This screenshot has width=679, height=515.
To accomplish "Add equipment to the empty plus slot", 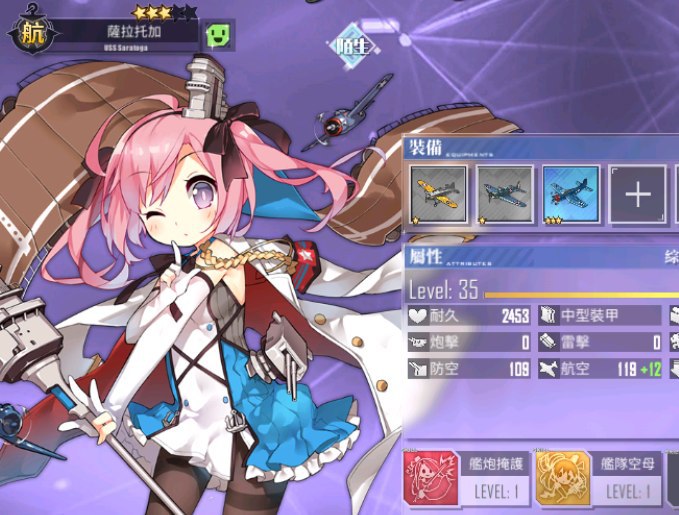I will [638, 194].
